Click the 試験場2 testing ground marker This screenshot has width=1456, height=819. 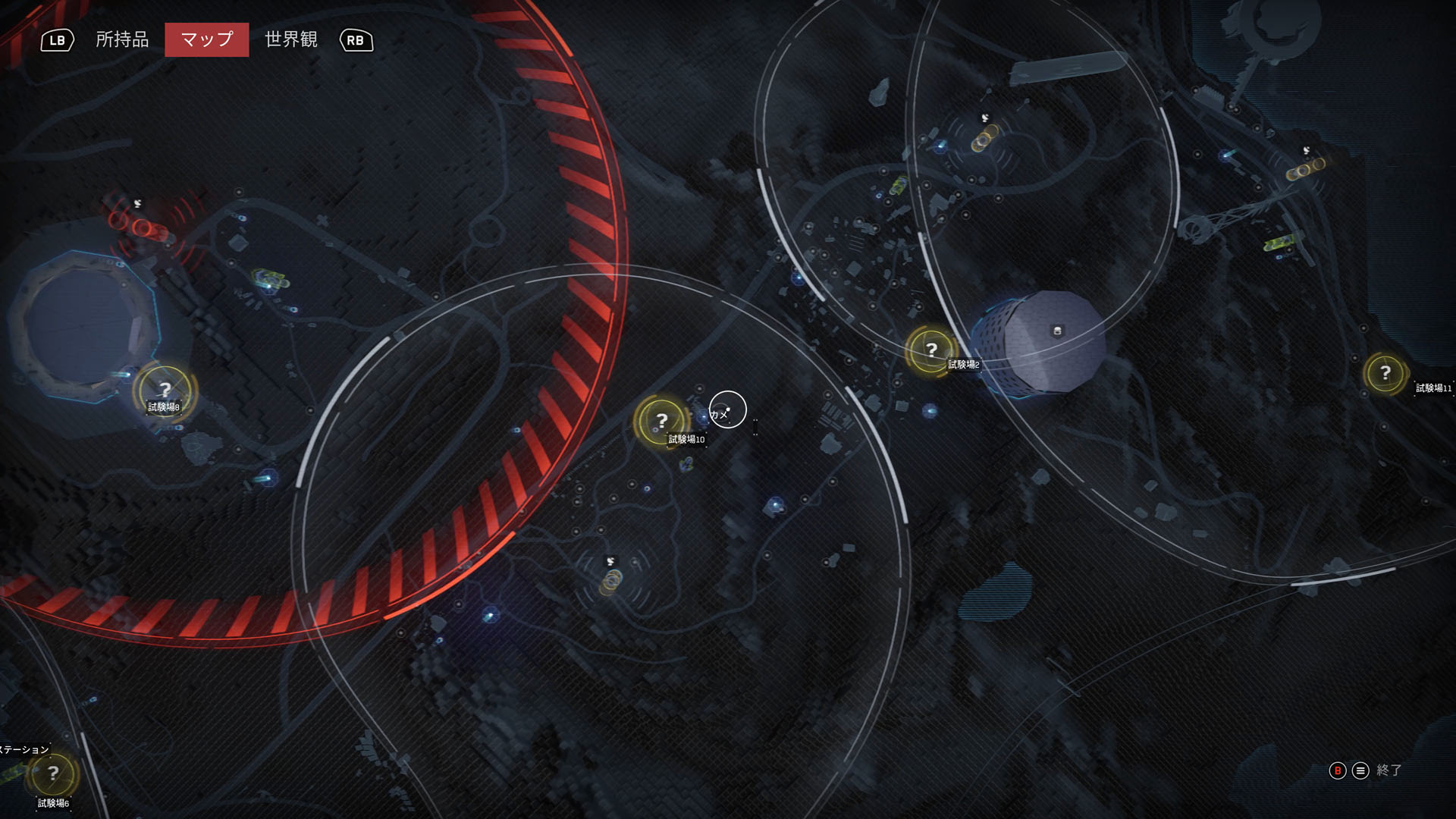pos(931,350)
